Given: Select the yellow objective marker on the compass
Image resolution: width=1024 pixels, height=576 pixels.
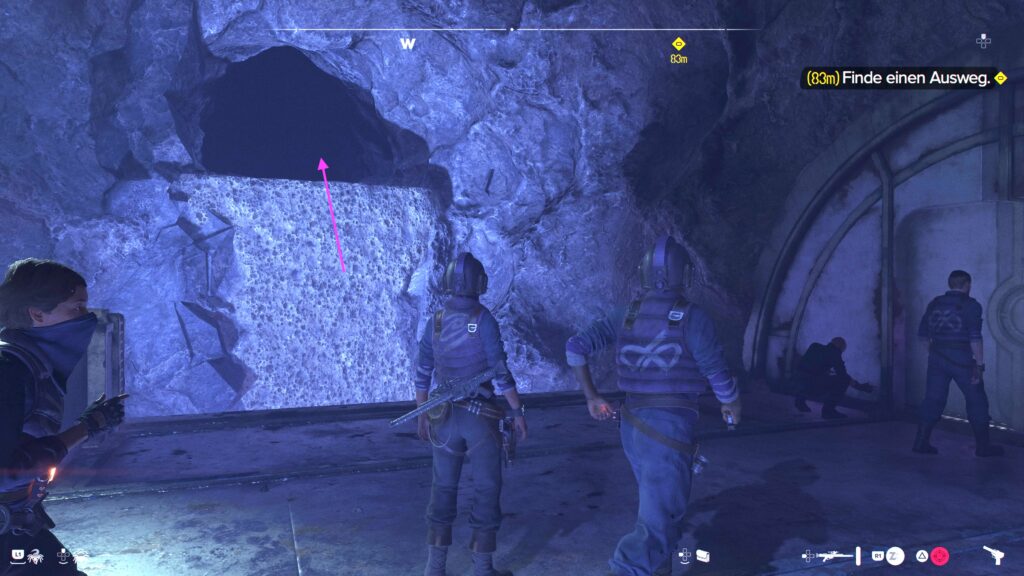Looking at the screenshot, I should 678,44.
